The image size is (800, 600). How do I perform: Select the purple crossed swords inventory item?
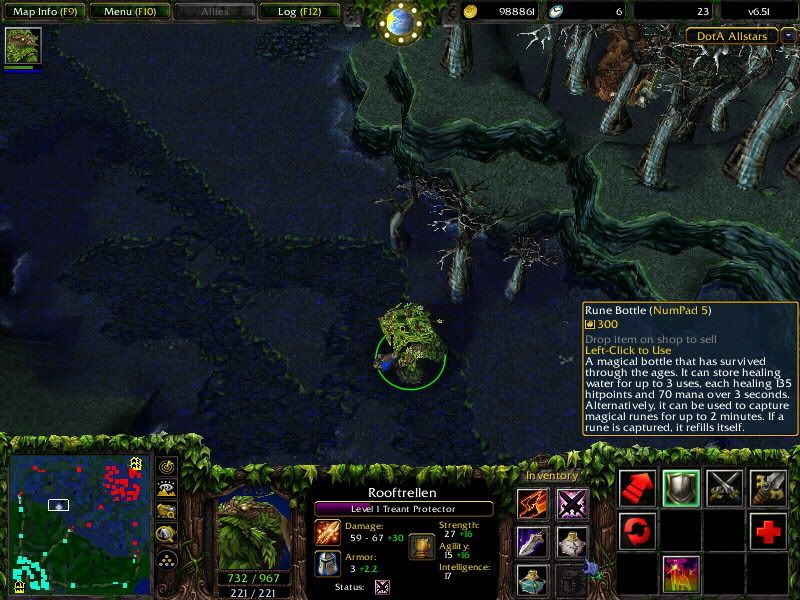(573, 504)
